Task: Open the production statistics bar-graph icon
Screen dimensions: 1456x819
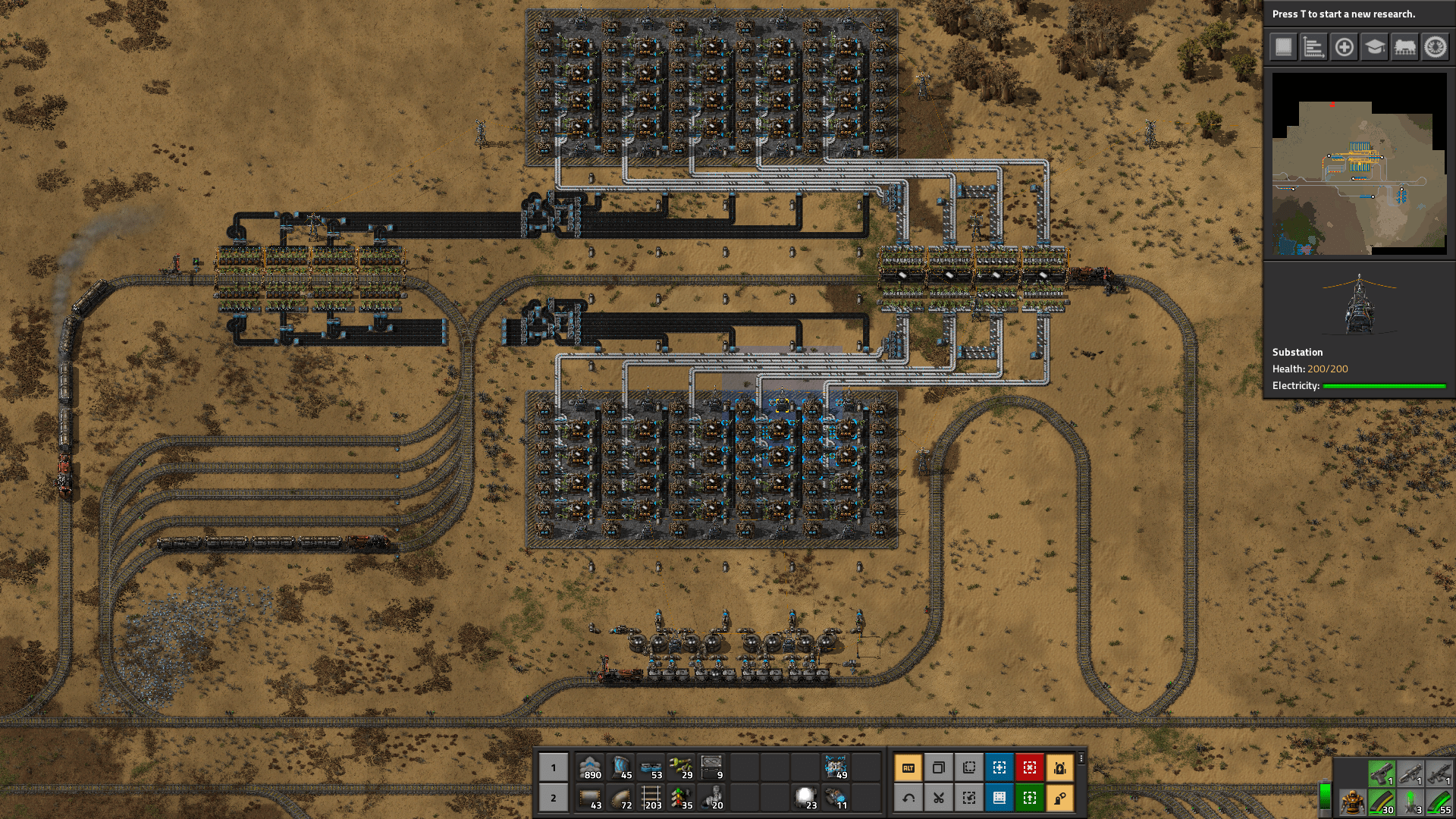Action: coord(1313,48)
